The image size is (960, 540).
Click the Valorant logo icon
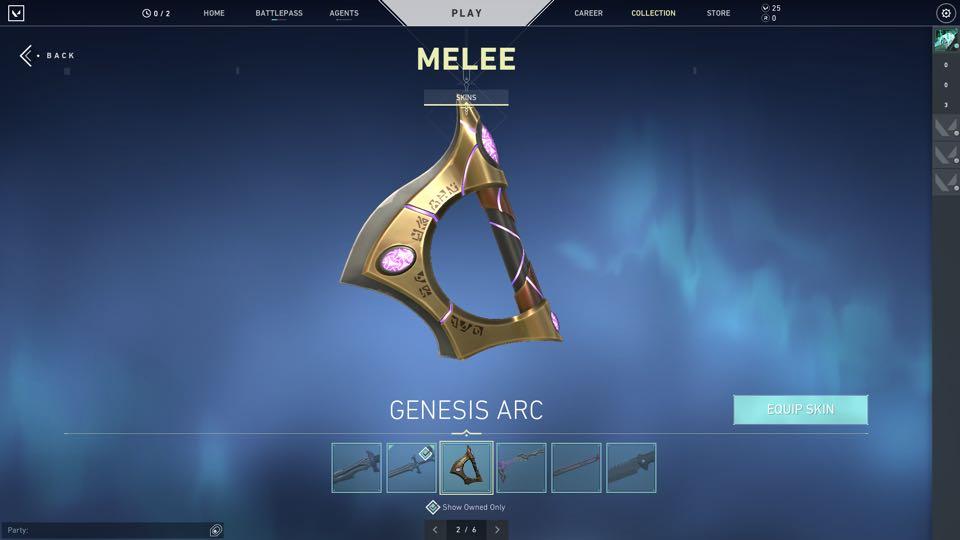coord(16,13)
